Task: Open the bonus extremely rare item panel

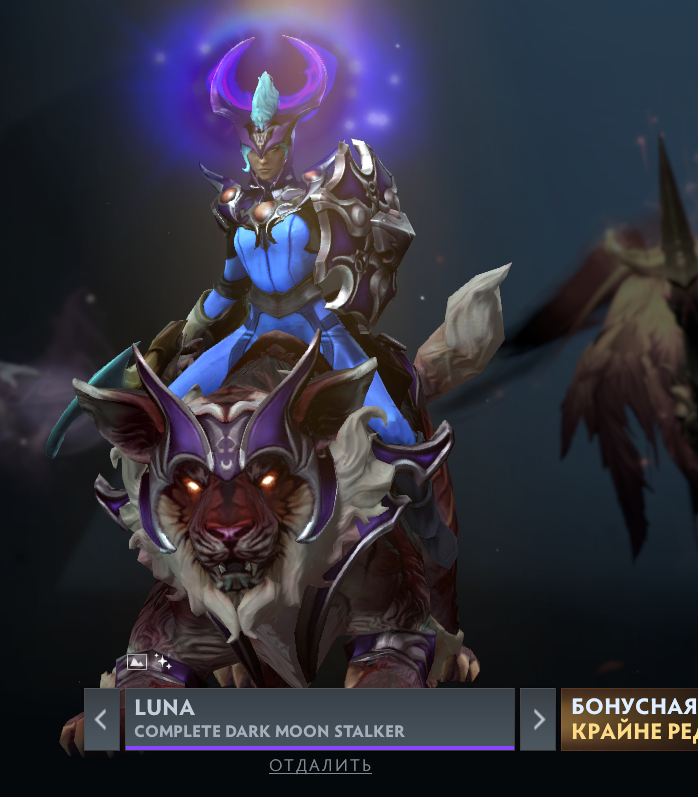Action: click(630, 718)
